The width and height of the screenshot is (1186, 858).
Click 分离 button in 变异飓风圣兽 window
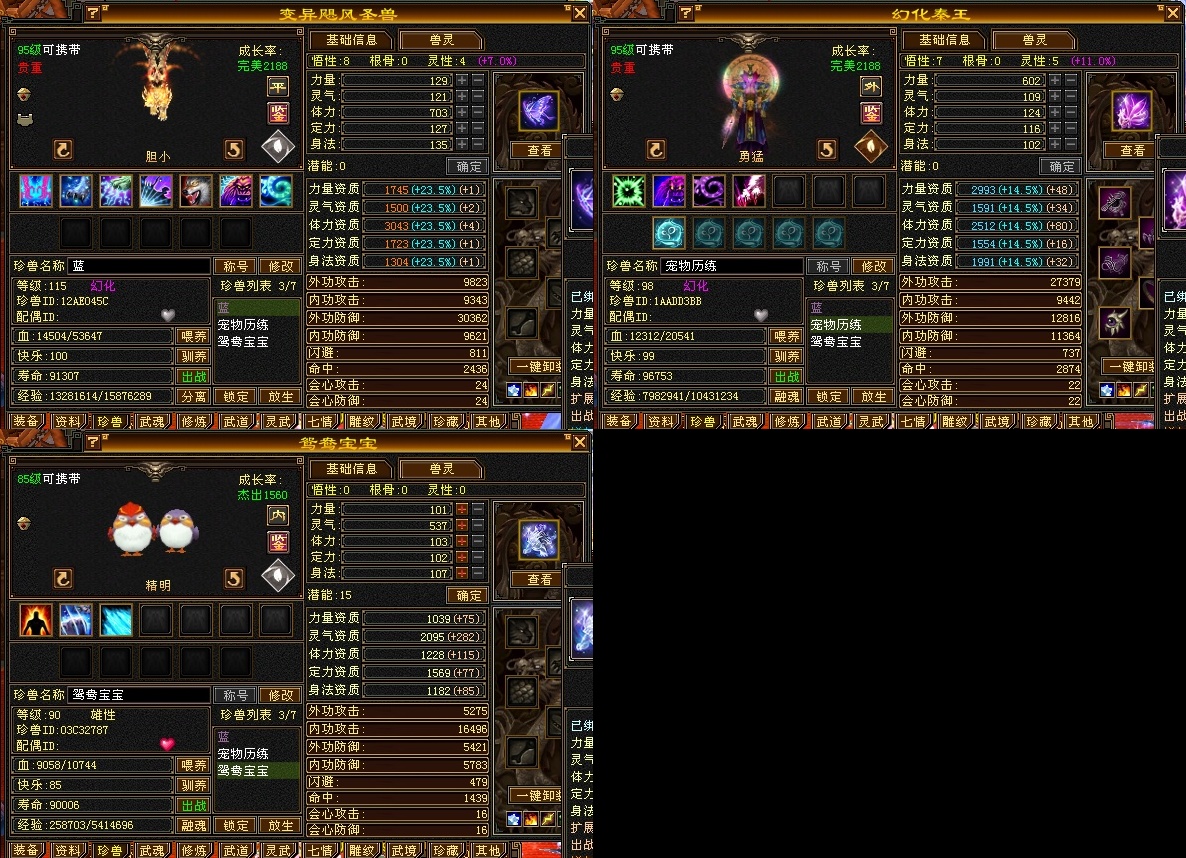tap(193, 396)
